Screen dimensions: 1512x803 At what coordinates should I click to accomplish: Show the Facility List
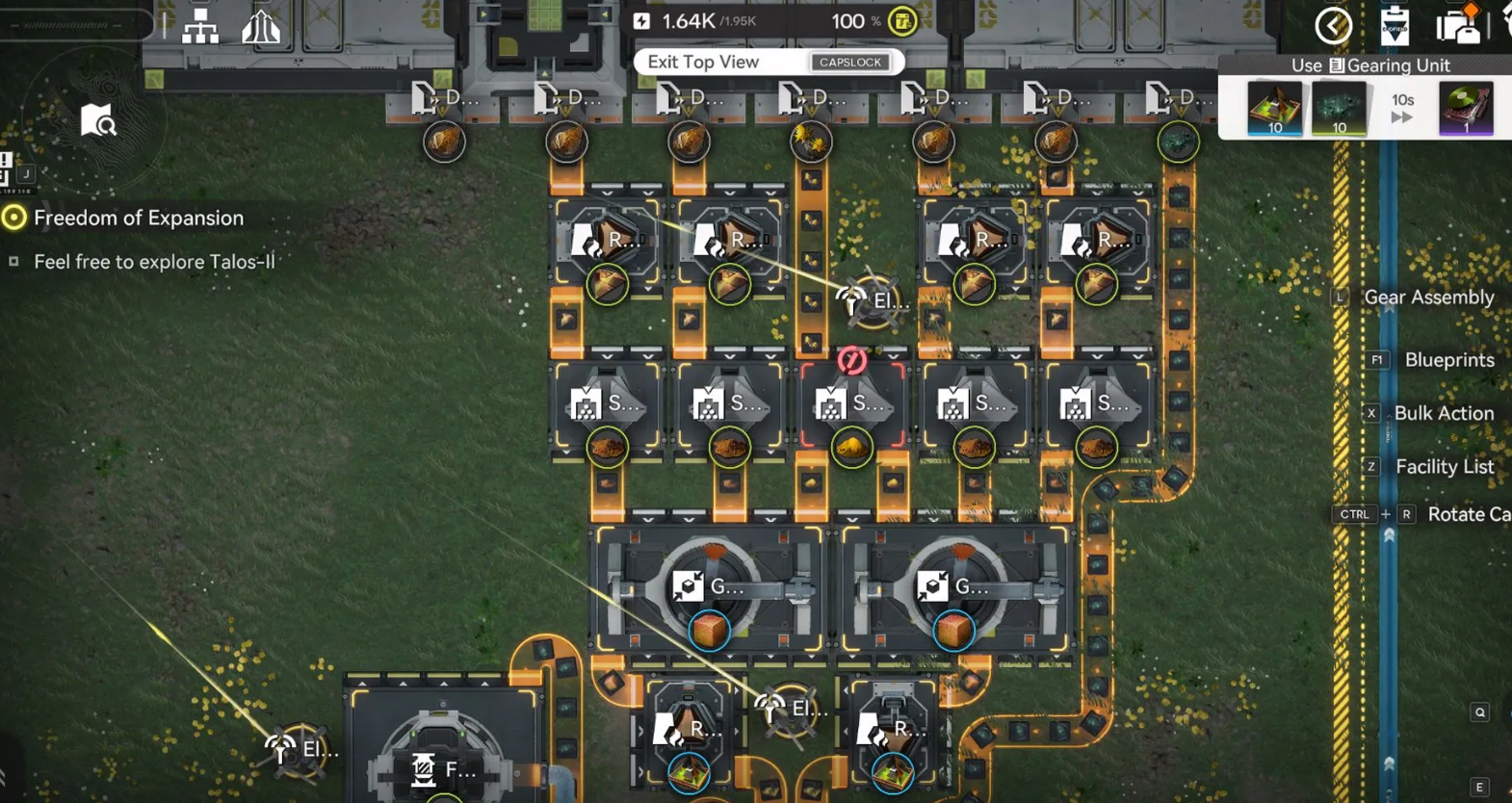(1444, 467)
